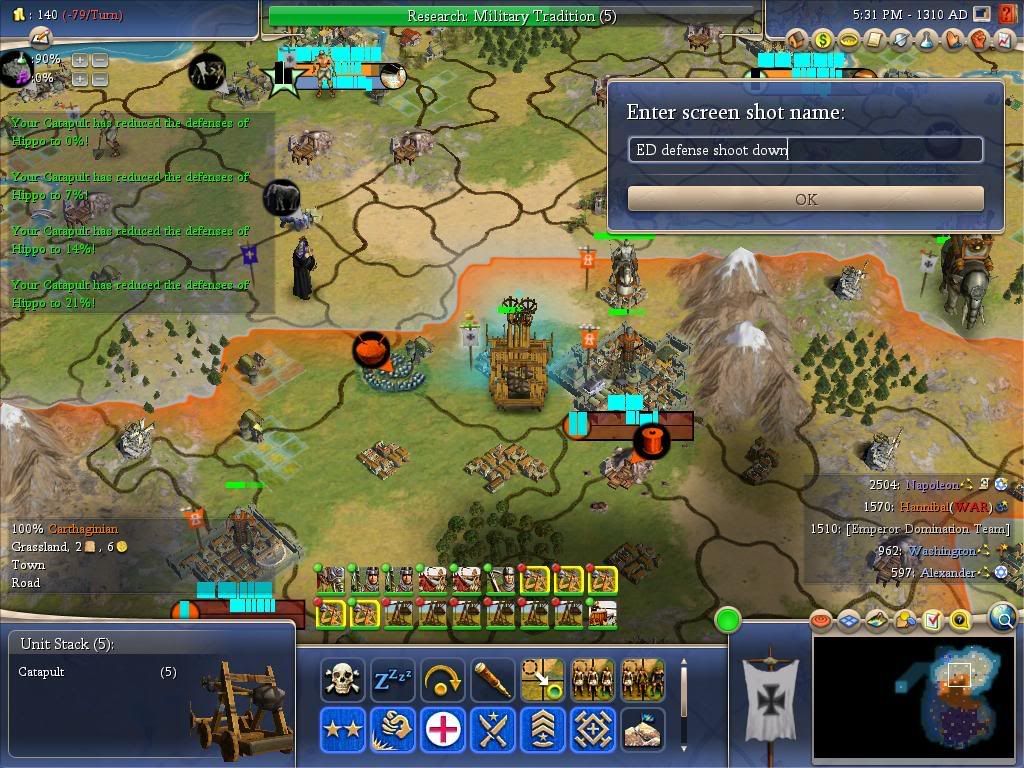Pick the red cross medic promotion

point(442,729)
